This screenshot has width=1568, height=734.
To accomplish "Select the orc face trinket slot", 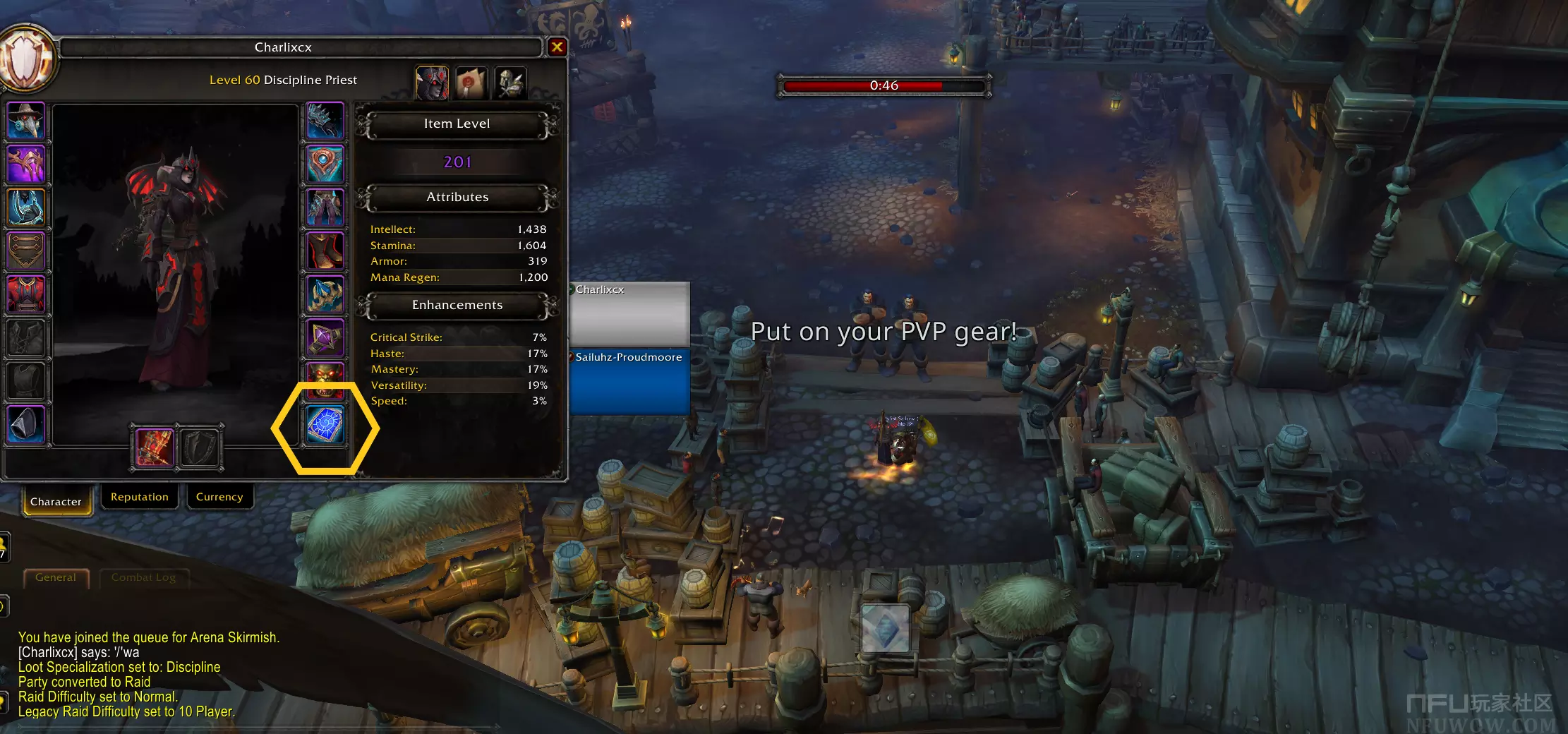I will [x=325, y=381].
